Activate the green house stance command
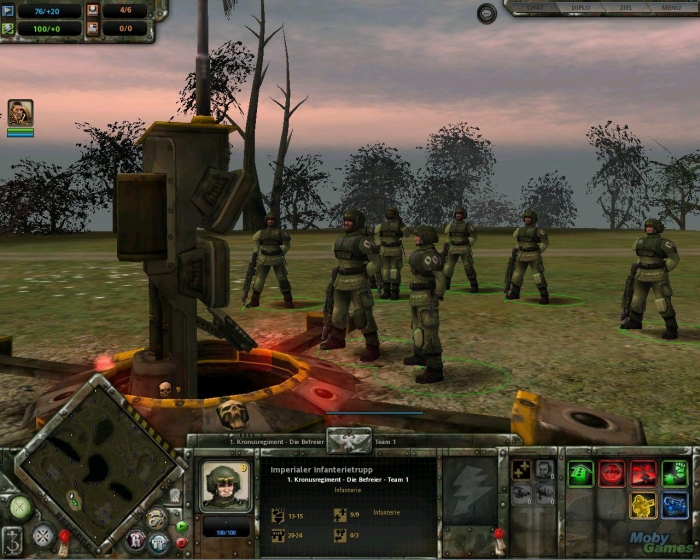Image resolution: width=700 pixels, height=560 pixels. pos(581,473)
